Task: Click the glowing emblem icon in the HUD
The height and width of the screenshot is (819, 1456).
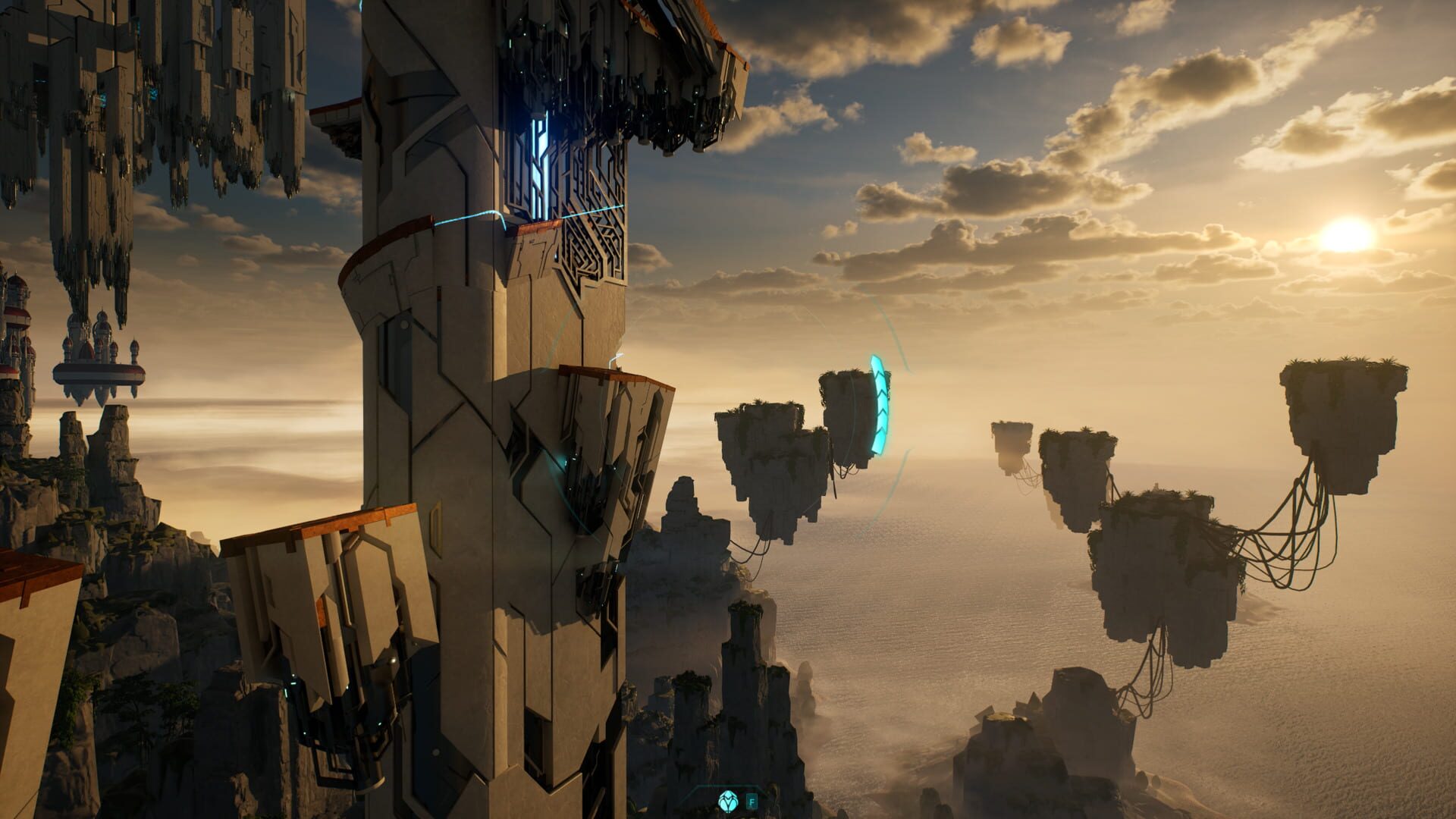Action: [727, 801]
